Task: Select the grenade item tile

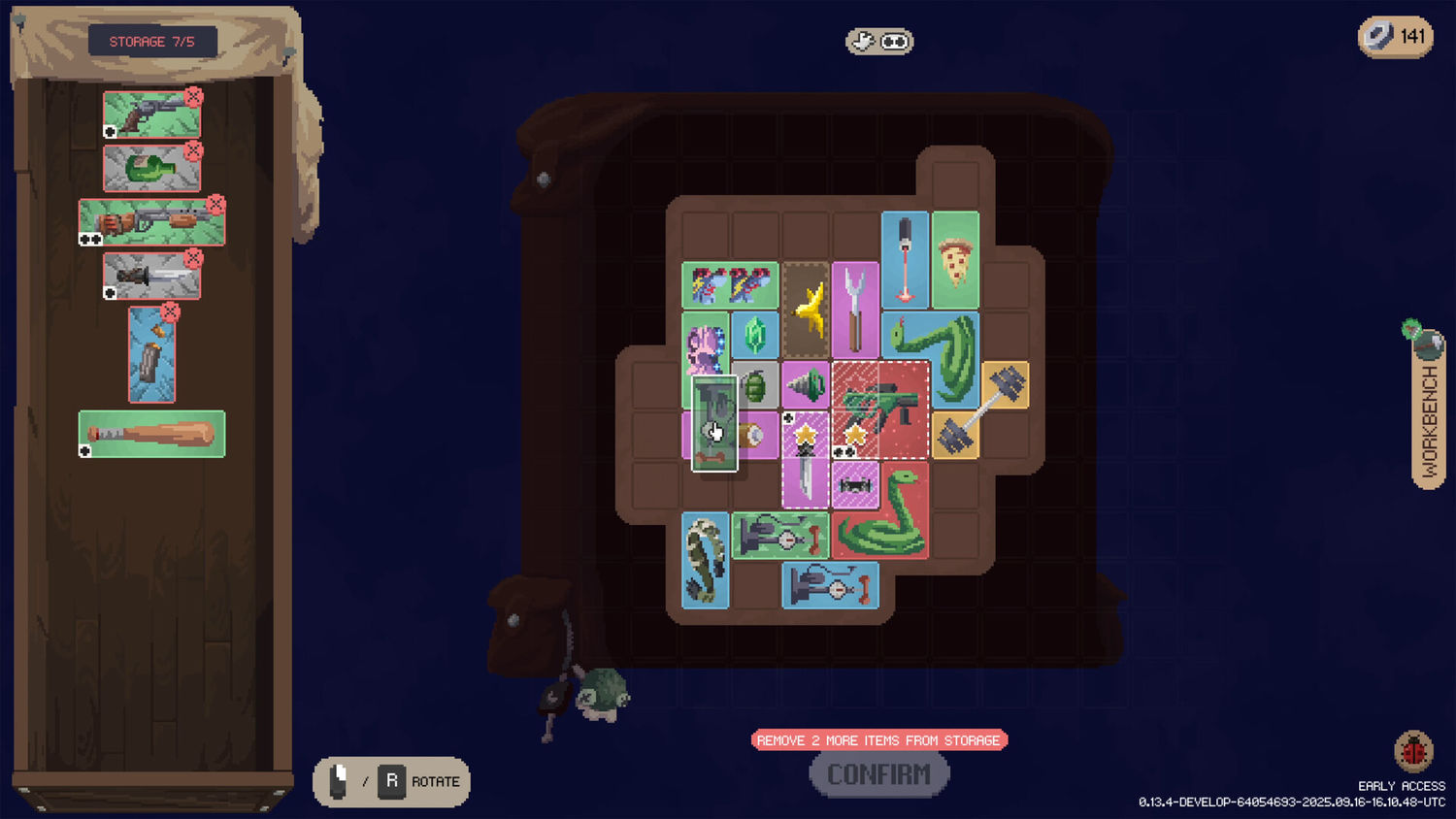Action: coord(756,386)
